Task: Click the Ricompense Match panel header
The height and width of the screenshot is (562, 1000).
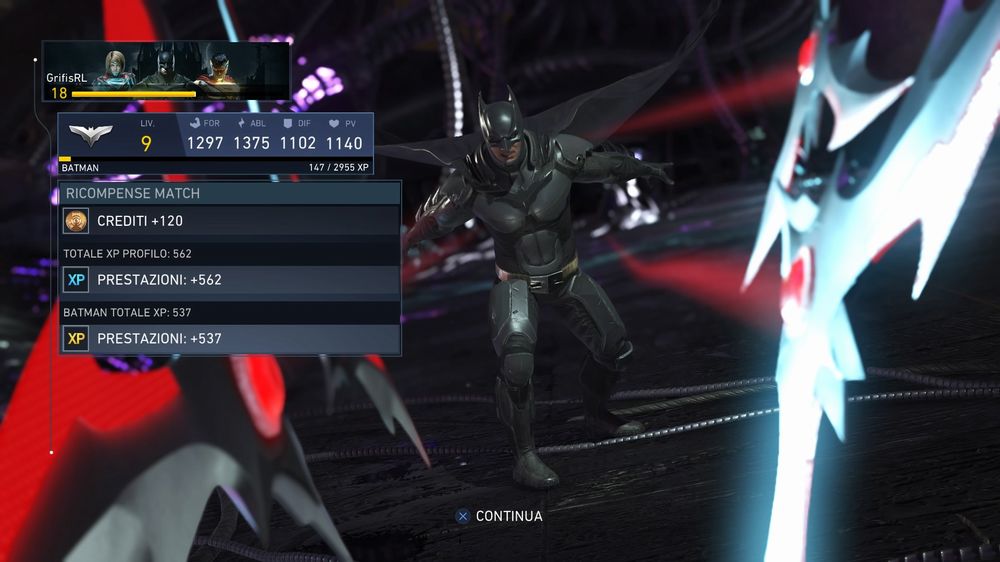Action: (x=230, y=193)
